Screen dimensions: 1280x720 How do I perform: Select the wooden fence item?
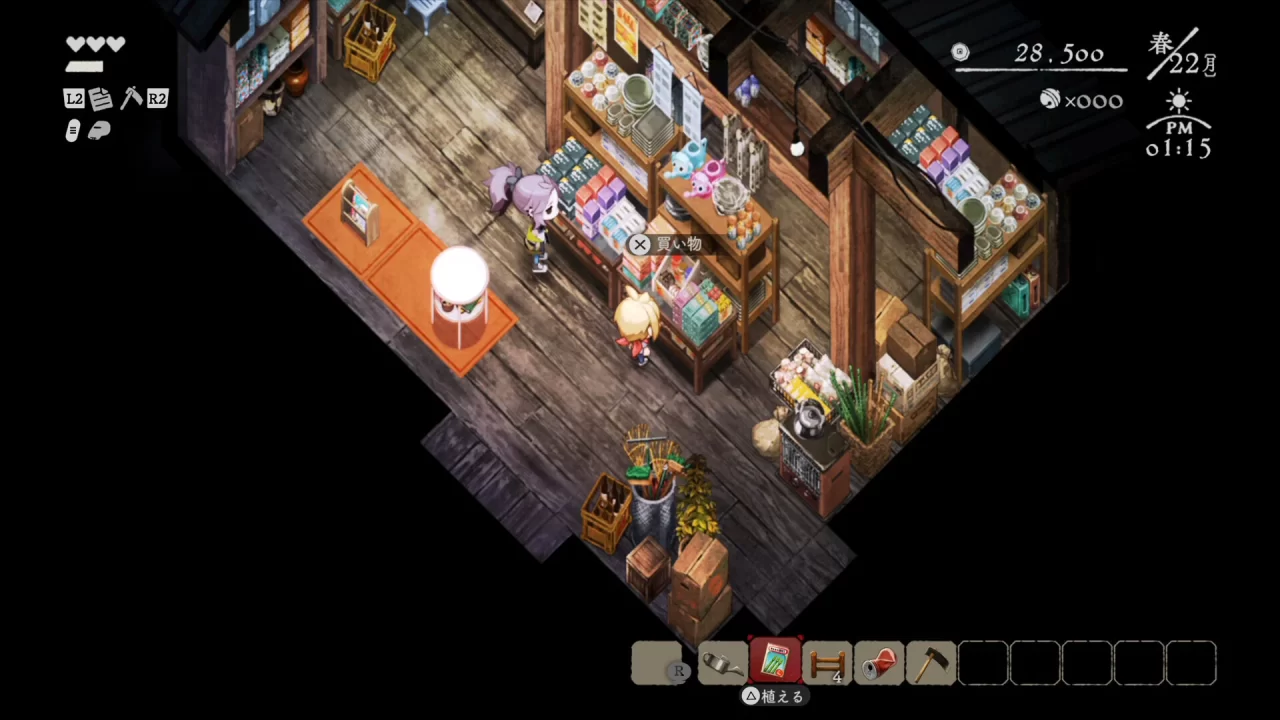pos(828,663)
